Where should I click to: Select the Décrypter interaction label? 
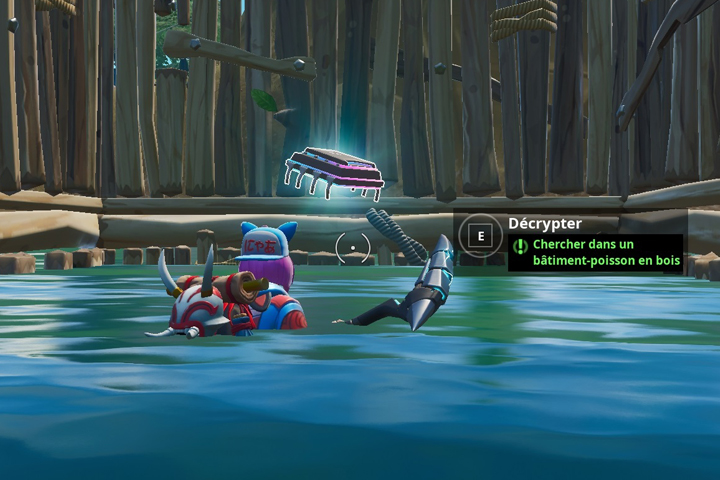pyautogui.click(x=544, y=224)
